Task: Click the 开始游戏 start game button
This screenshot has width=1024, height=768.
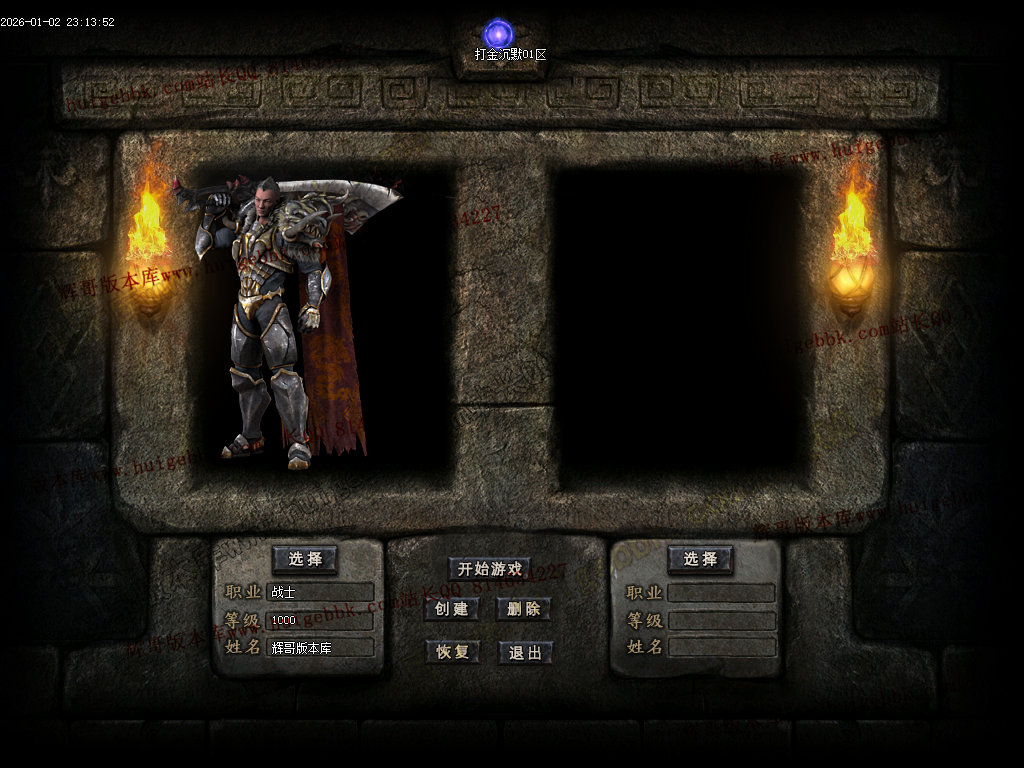Action: click(x=489, y=569)
